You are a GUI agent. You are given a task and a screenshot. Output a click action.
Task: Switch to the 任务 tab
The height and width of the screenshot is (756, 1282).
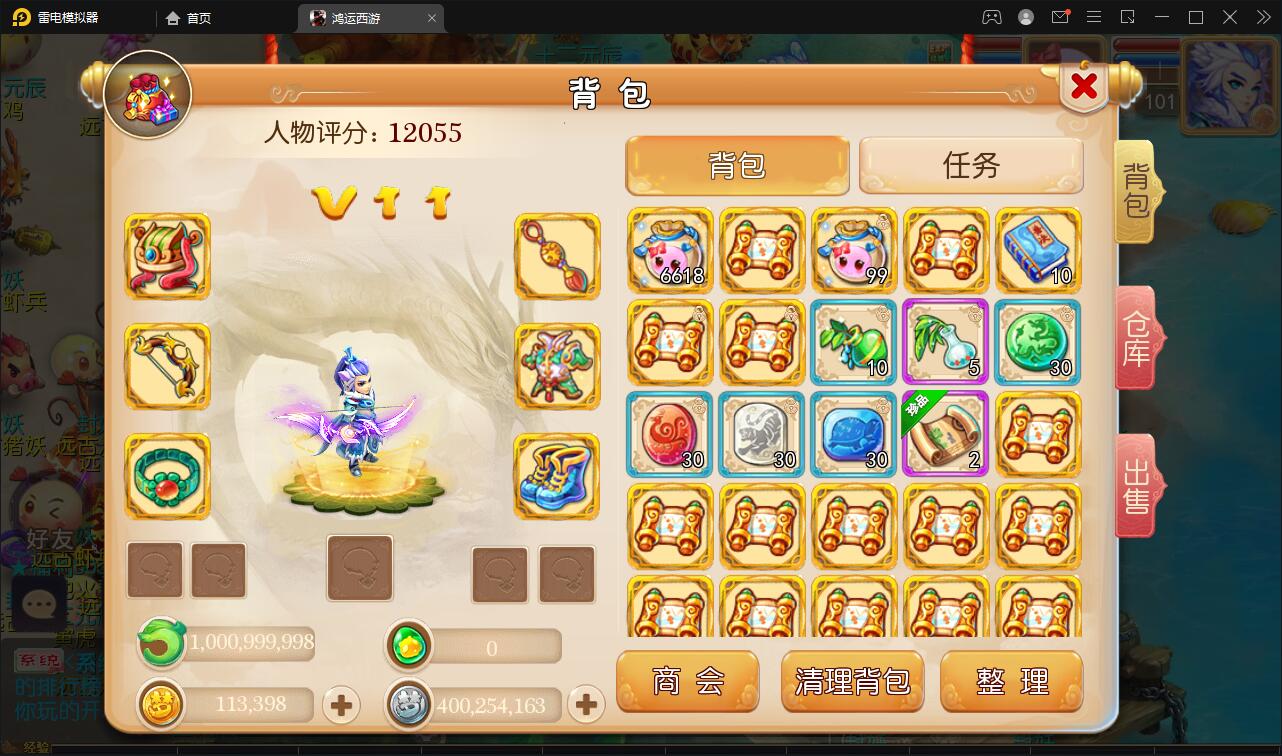969,165
